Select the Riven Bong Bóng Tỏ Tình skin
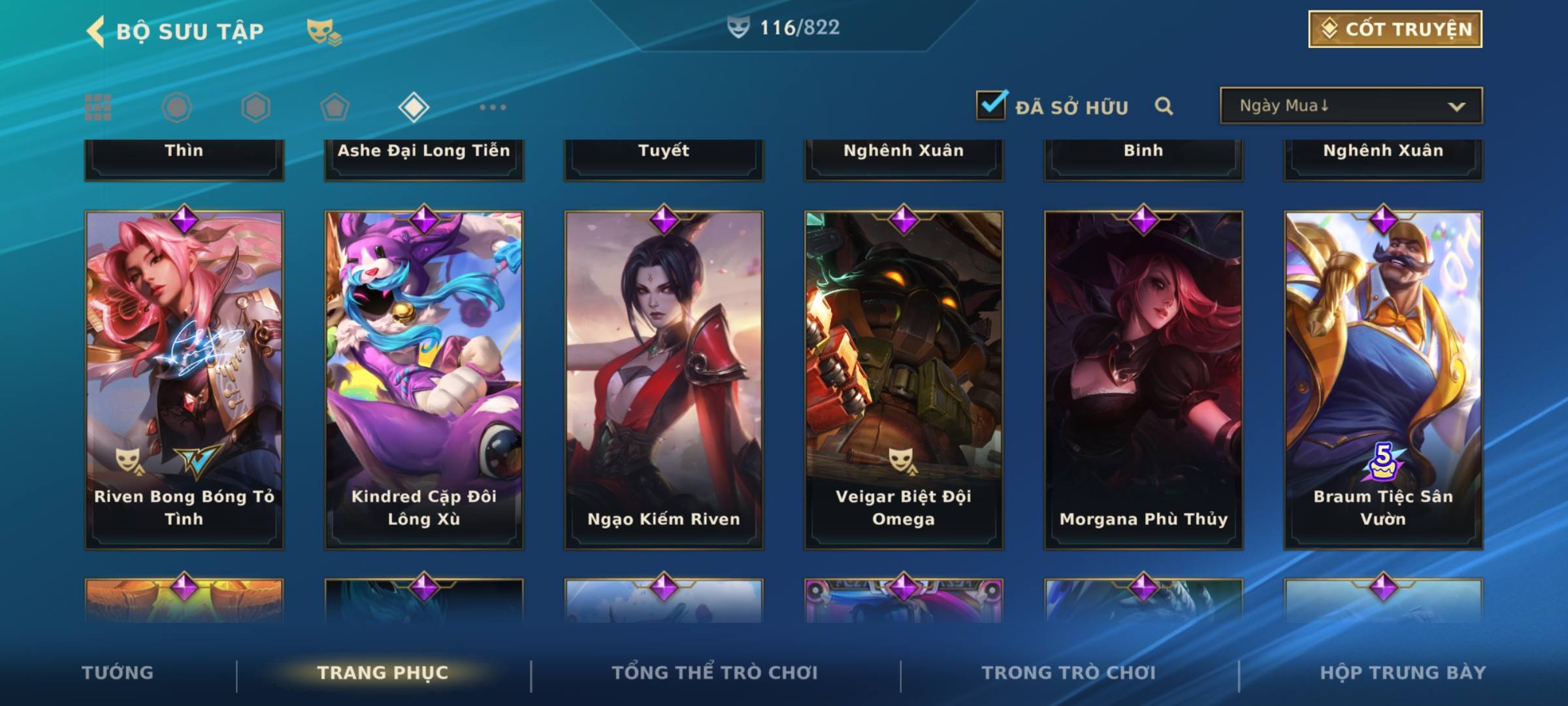The image size is (1568, 706). [x=184, y=379]
